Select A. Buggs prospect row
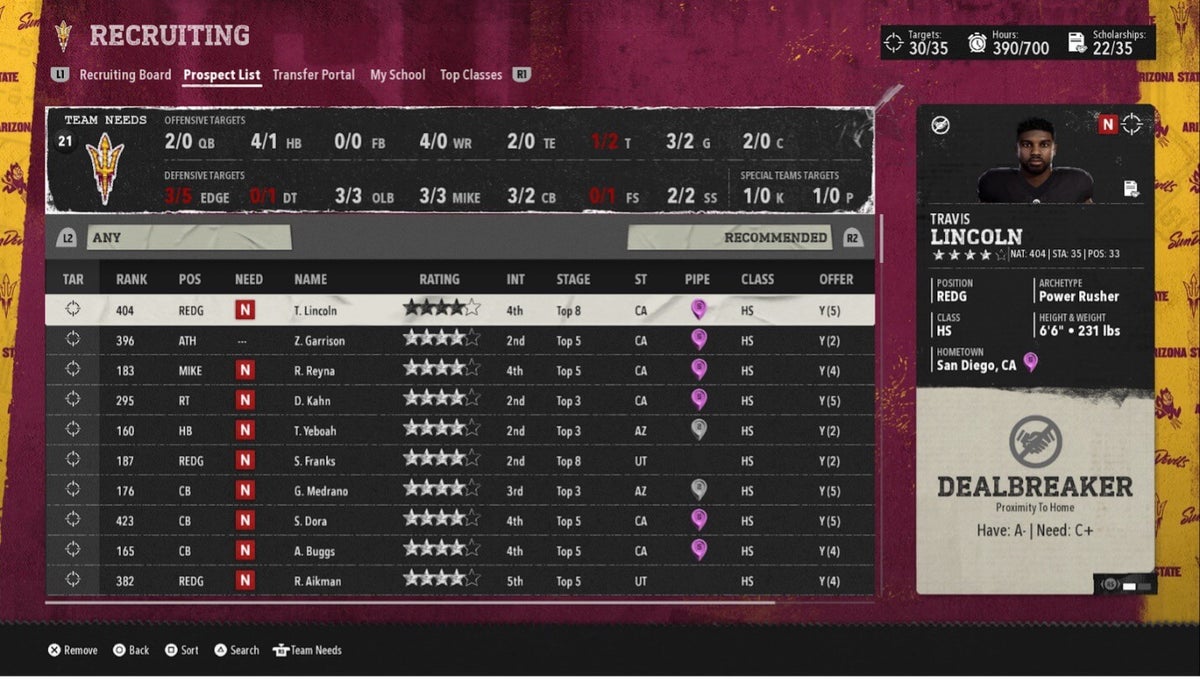The image size is (1200, 679). tap(317, 551)
